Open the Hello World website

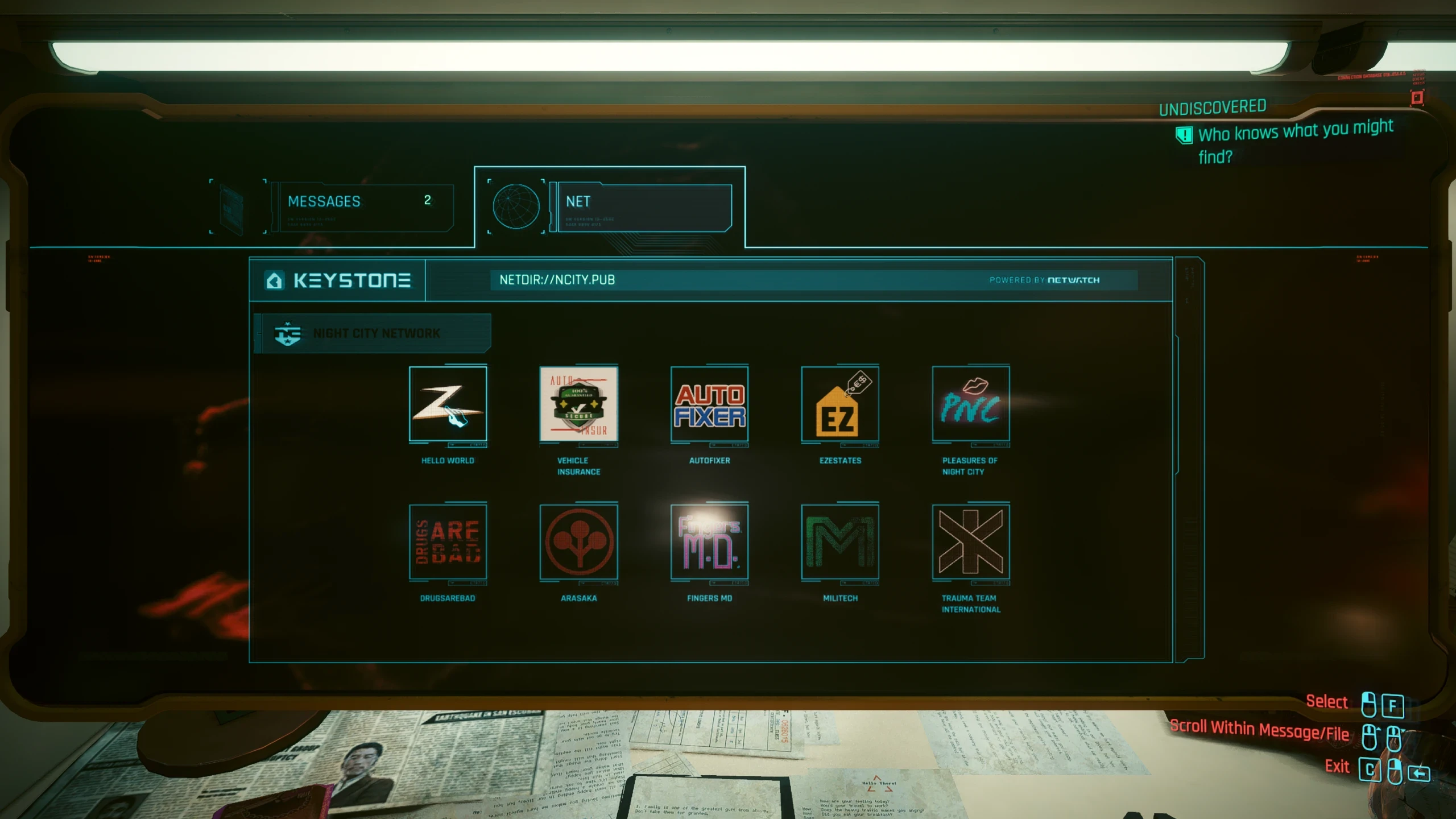(448, 405)
